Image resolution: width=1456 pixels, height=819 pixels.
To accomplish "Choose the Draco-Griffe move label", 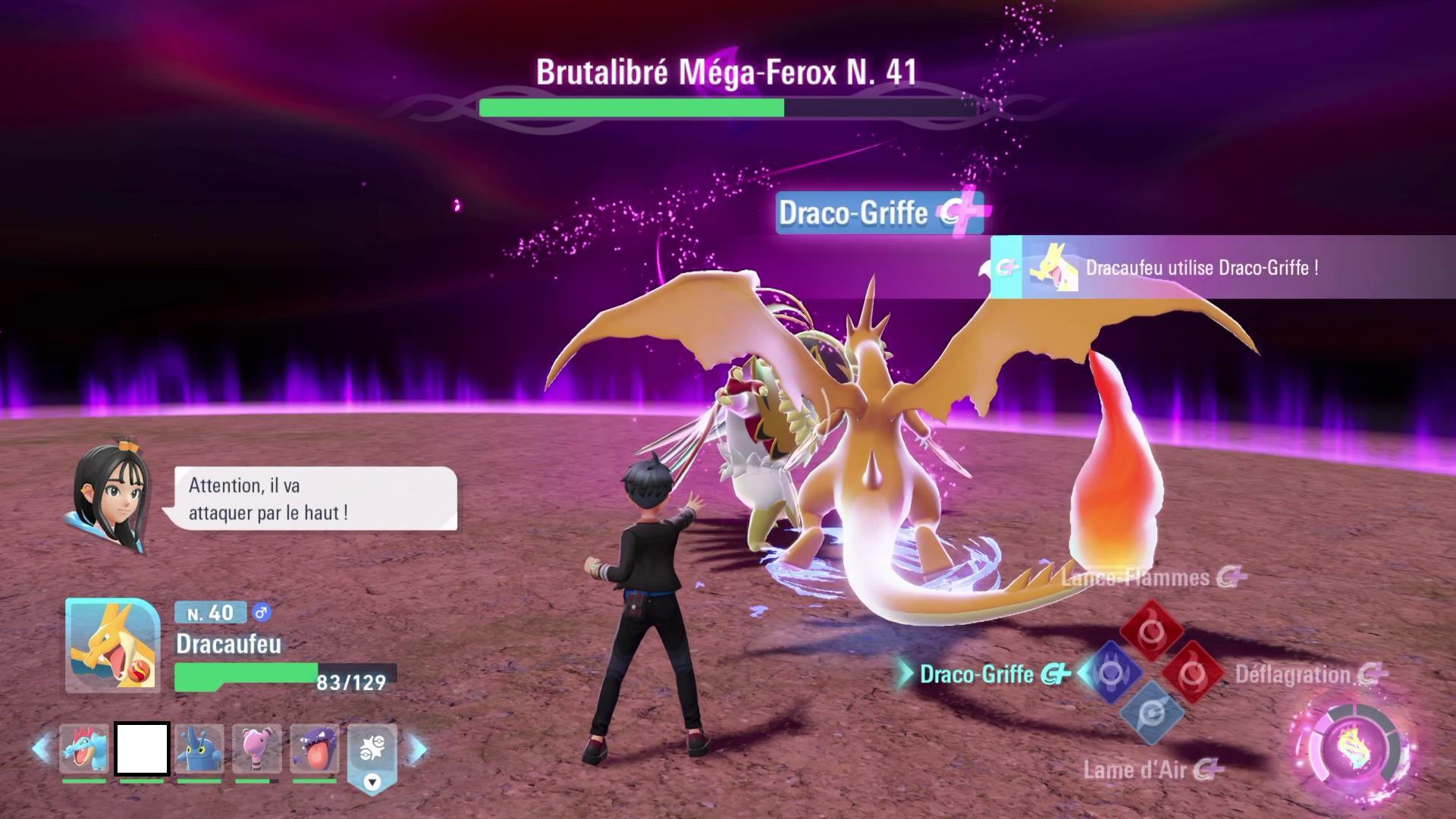I will [978, 673].
